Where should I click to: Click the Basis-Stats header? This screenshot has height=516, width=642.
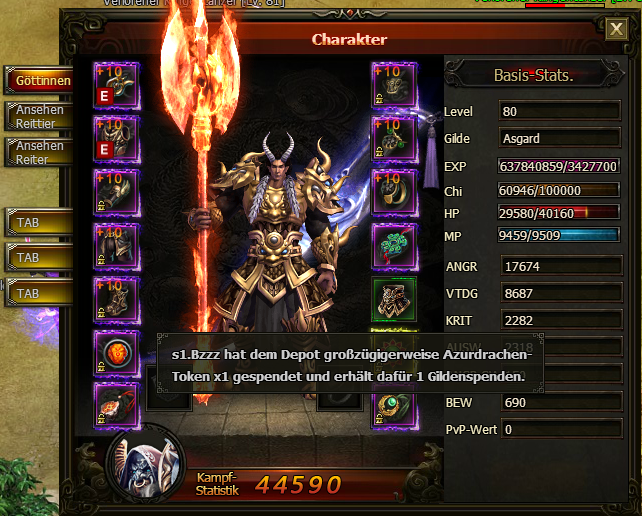point(532,75)
